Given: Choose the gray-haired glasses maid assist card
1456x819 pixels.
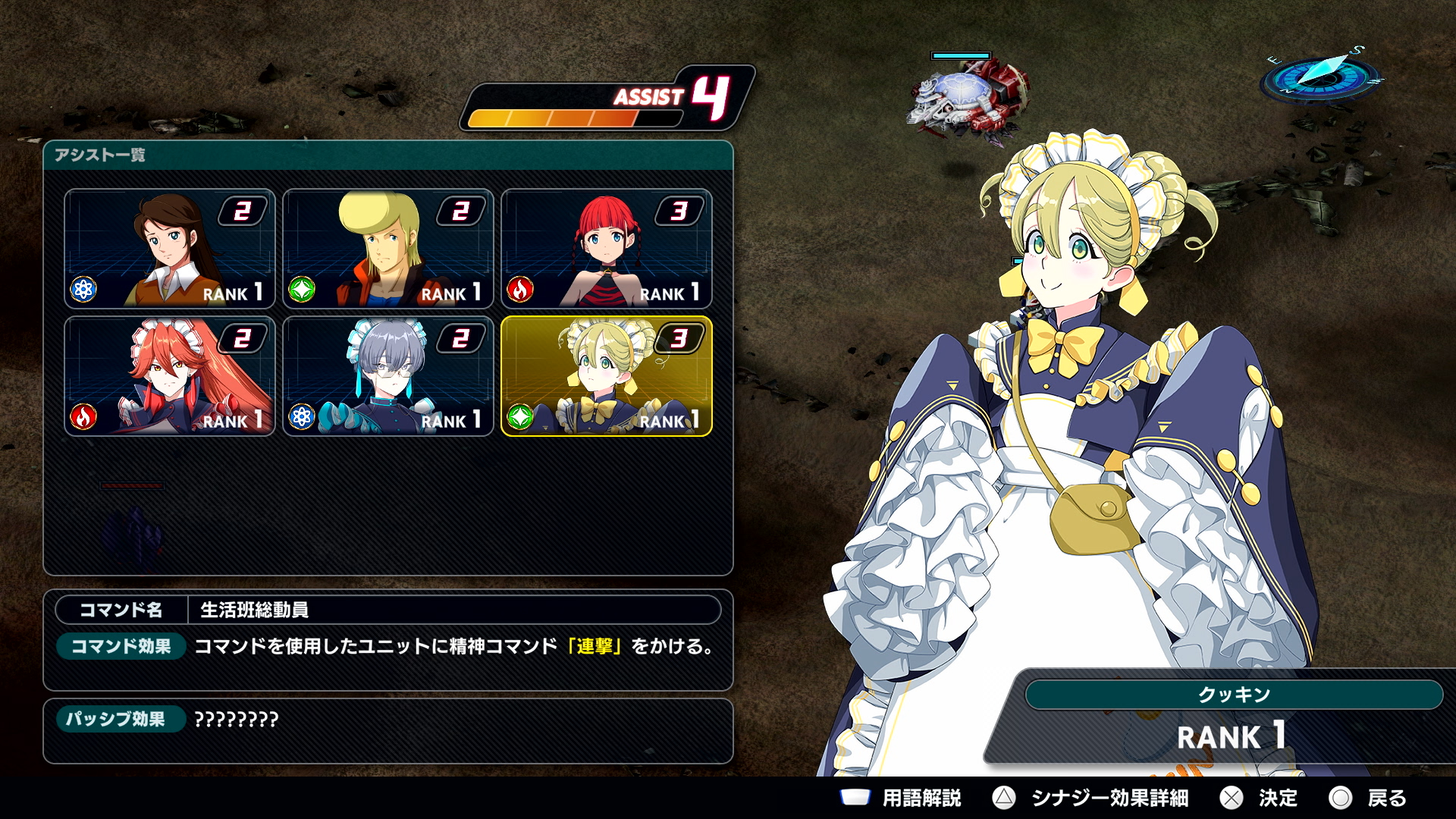Looking at the screenshot, I should pyautogui.click(x=388, y=376).
